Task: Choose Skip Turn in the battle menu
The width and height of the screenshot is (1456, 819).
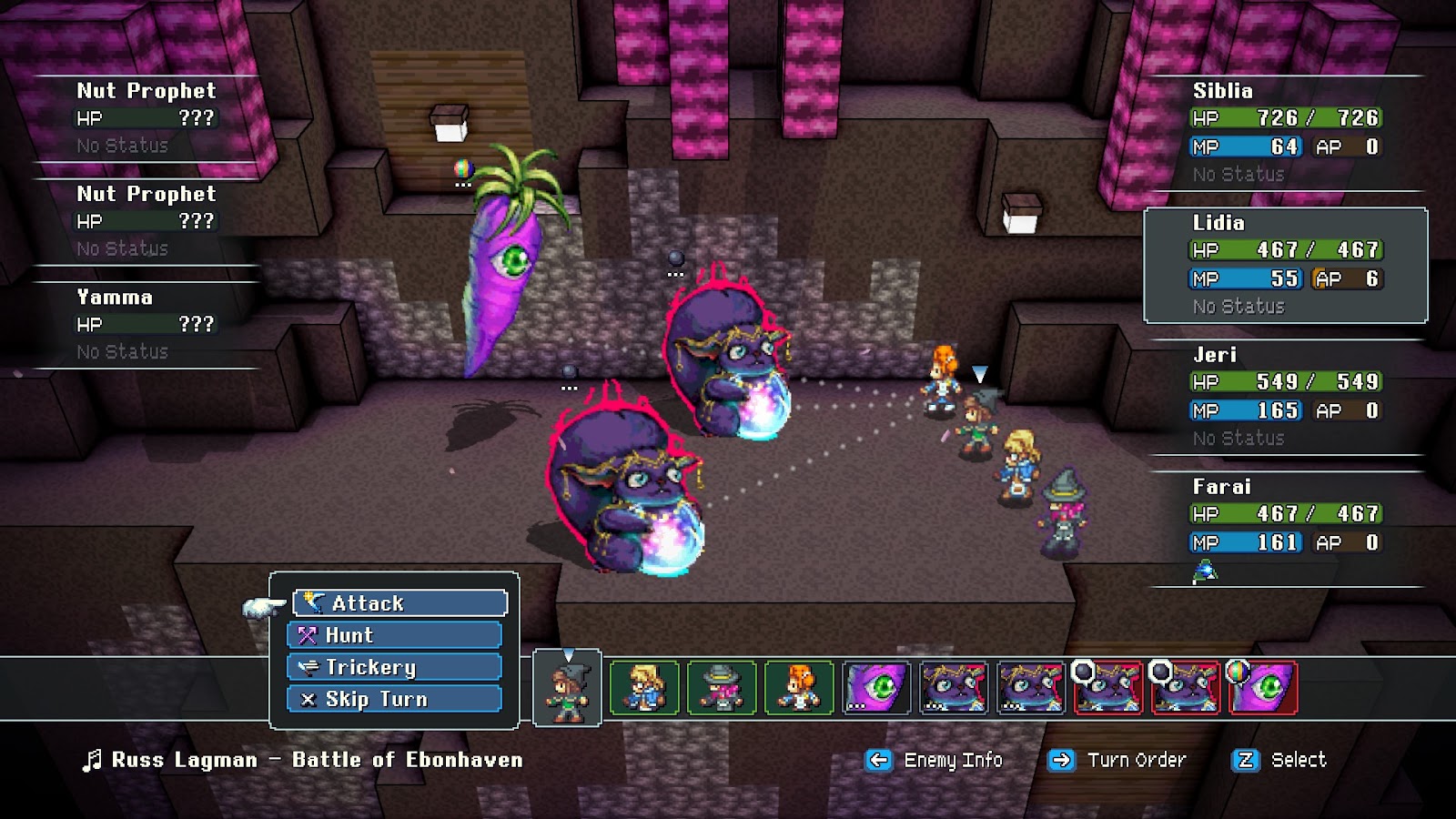Action: pos(395,699)
